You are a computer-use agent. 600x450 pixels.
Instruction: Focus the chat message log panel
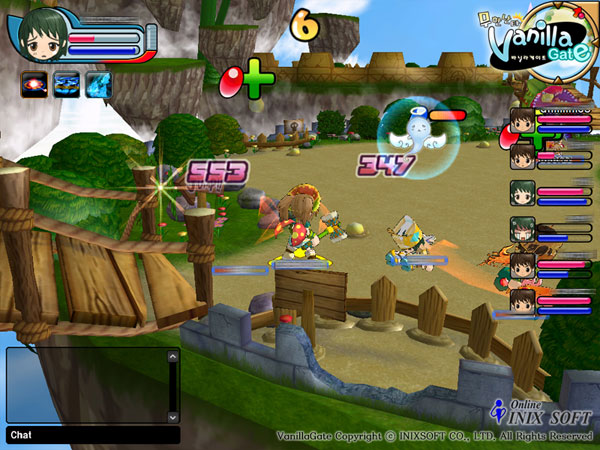pos(86,385)
